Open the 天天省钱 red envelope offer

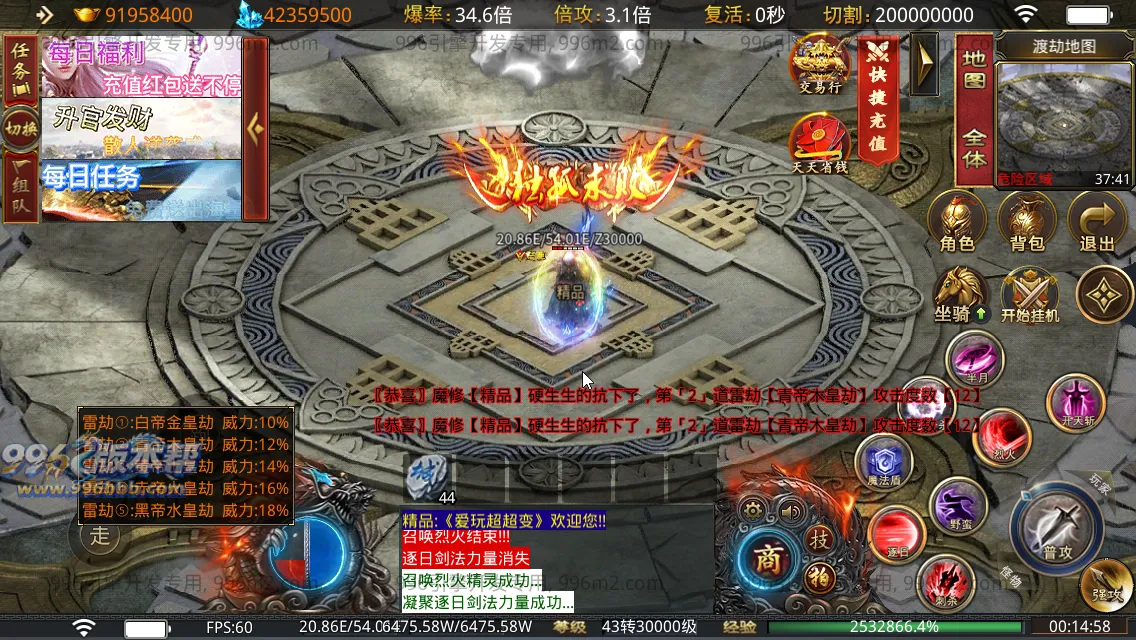point(820,142)
